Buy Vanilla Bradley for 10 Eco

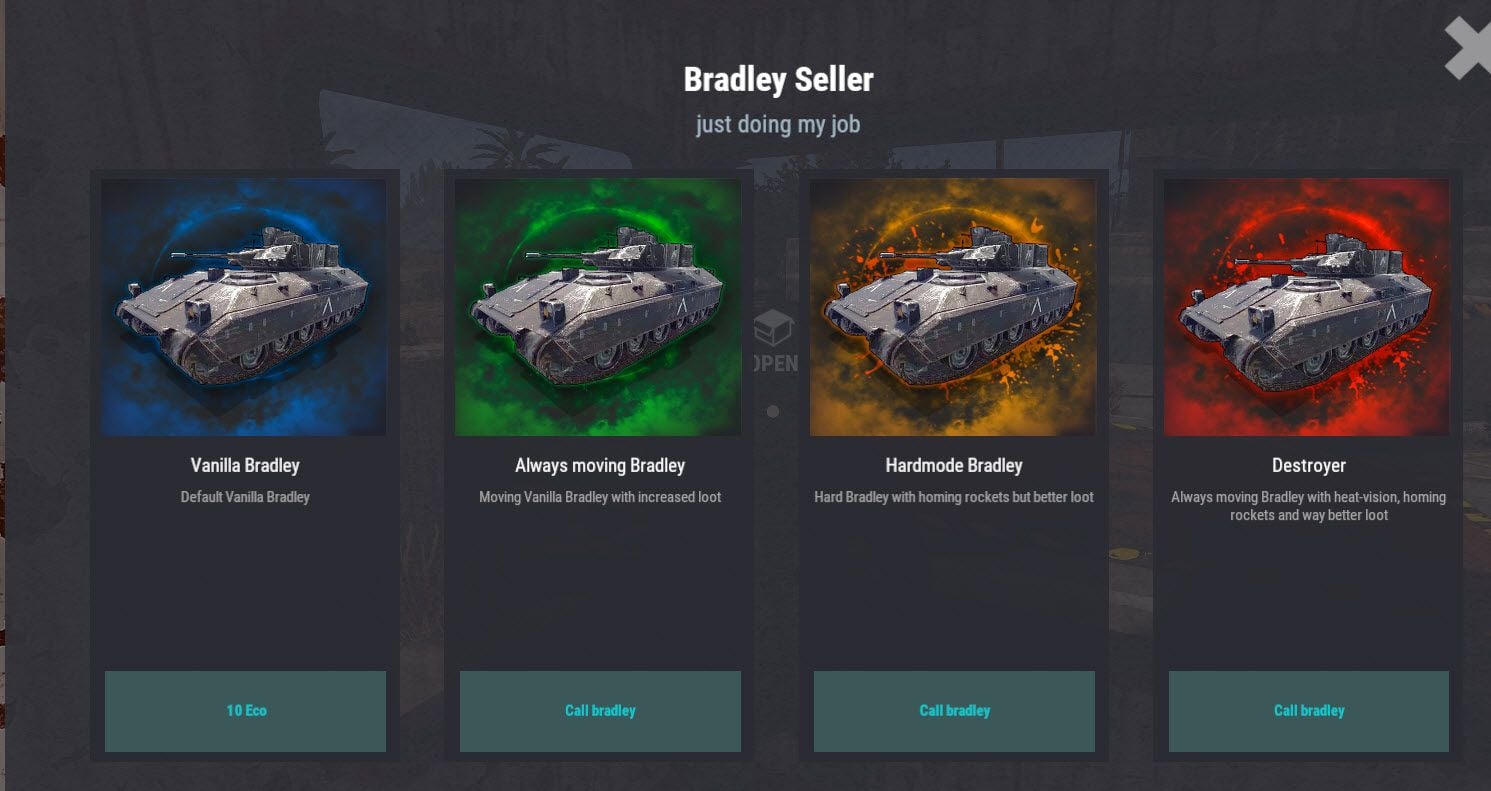(245, 711)
